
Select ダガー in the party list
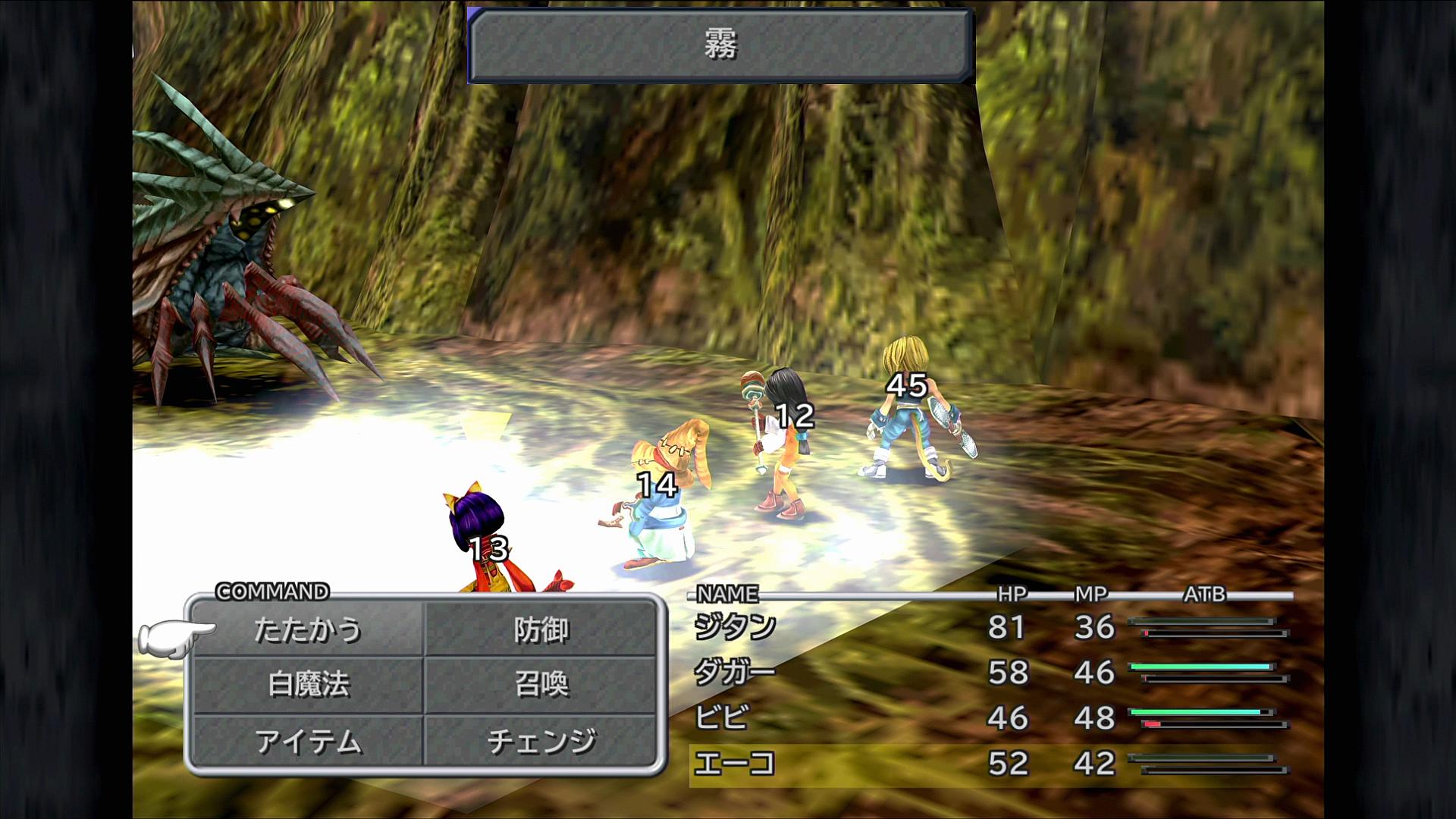click(x=735, y=673)
